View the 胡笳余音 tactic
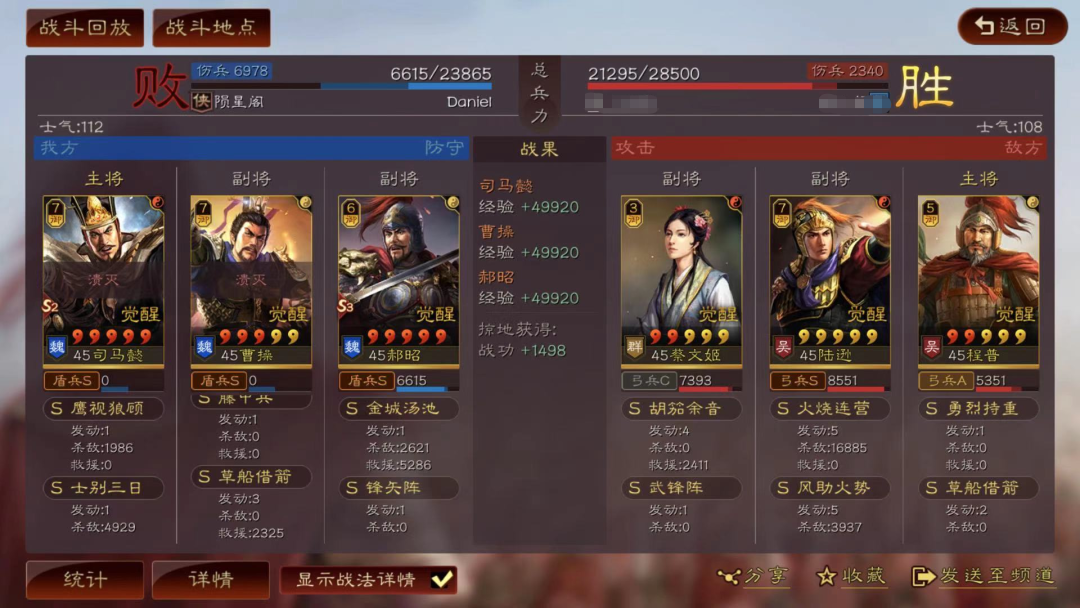This screenshot has height=608, width=1080. (x=681, y=409)
